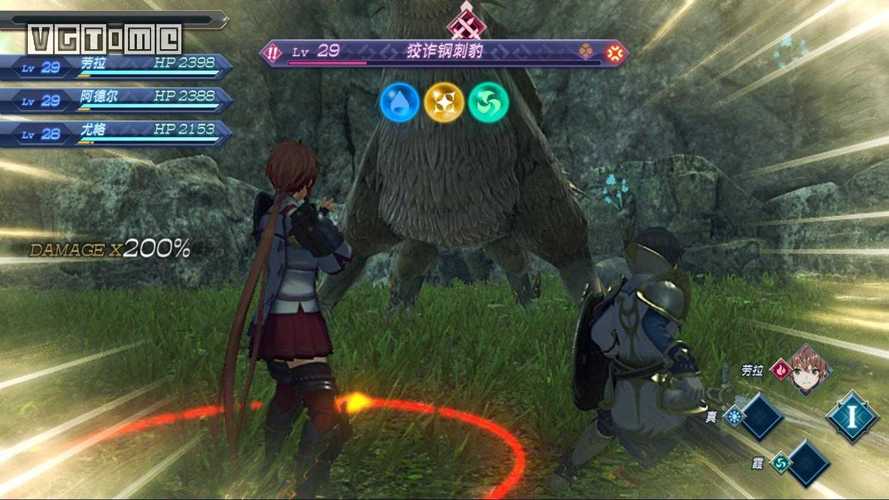This screenshot has height=500, width=889.
Task: Click the red fire element icon beside 劳拉
Action: click(x=780, y=369)
